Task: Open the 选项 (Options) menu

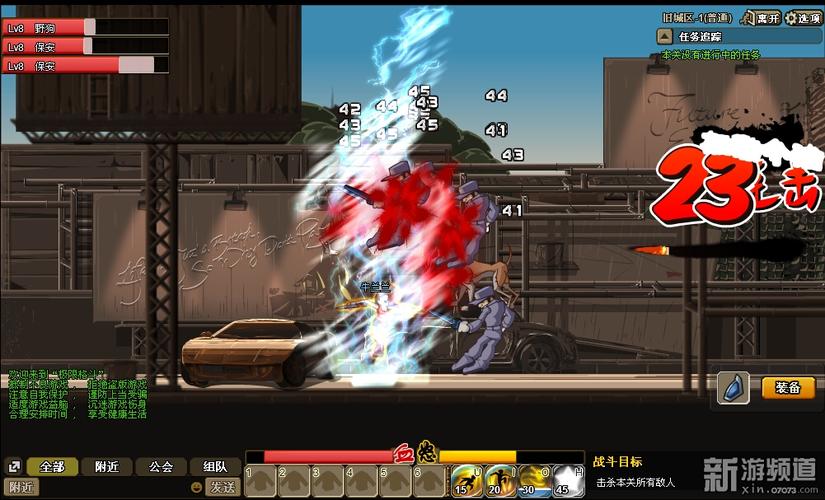Action: click(803, 18)
